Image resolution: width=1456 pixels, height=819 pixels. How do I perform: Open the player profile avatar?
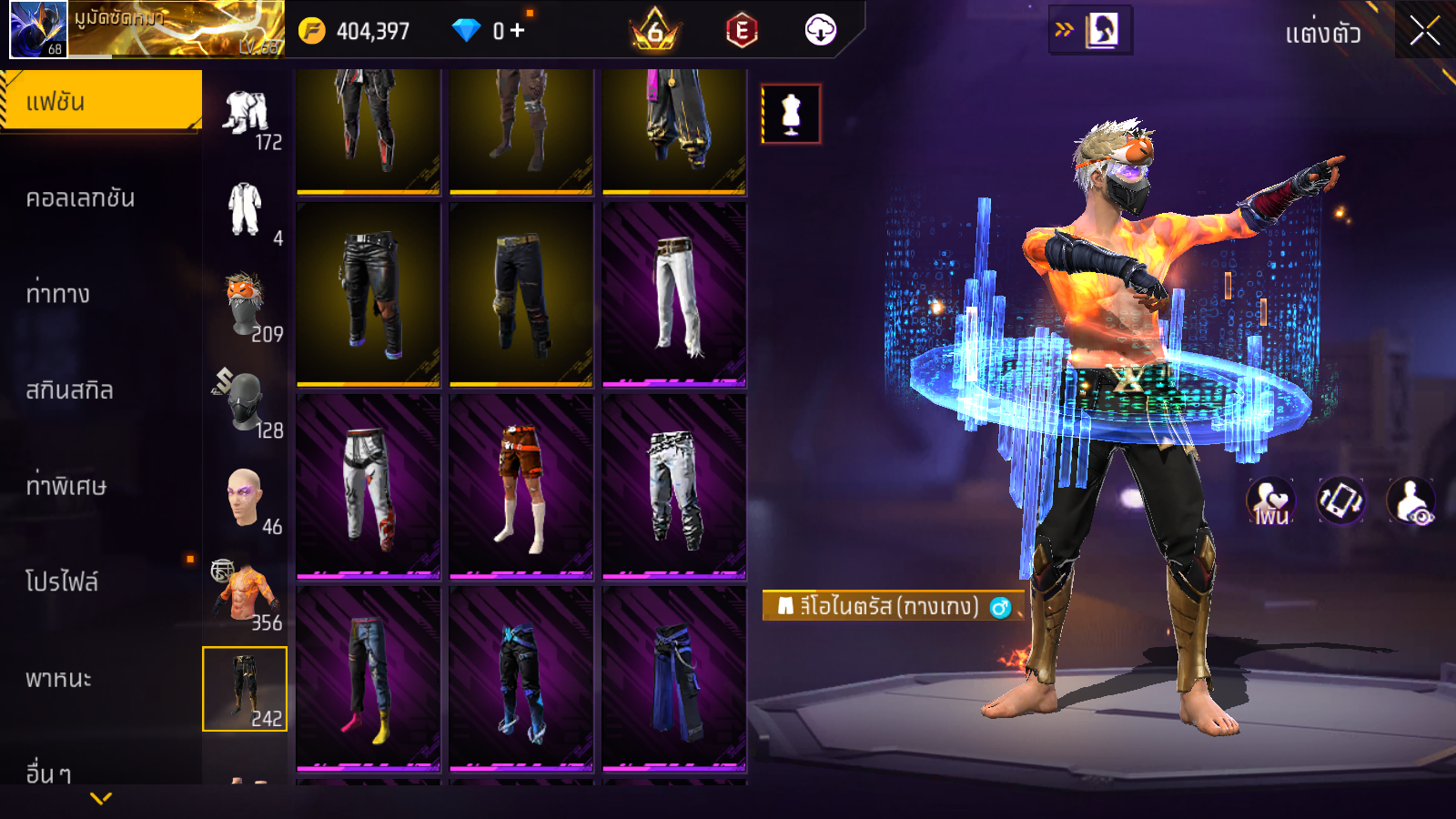click(38, 29)
